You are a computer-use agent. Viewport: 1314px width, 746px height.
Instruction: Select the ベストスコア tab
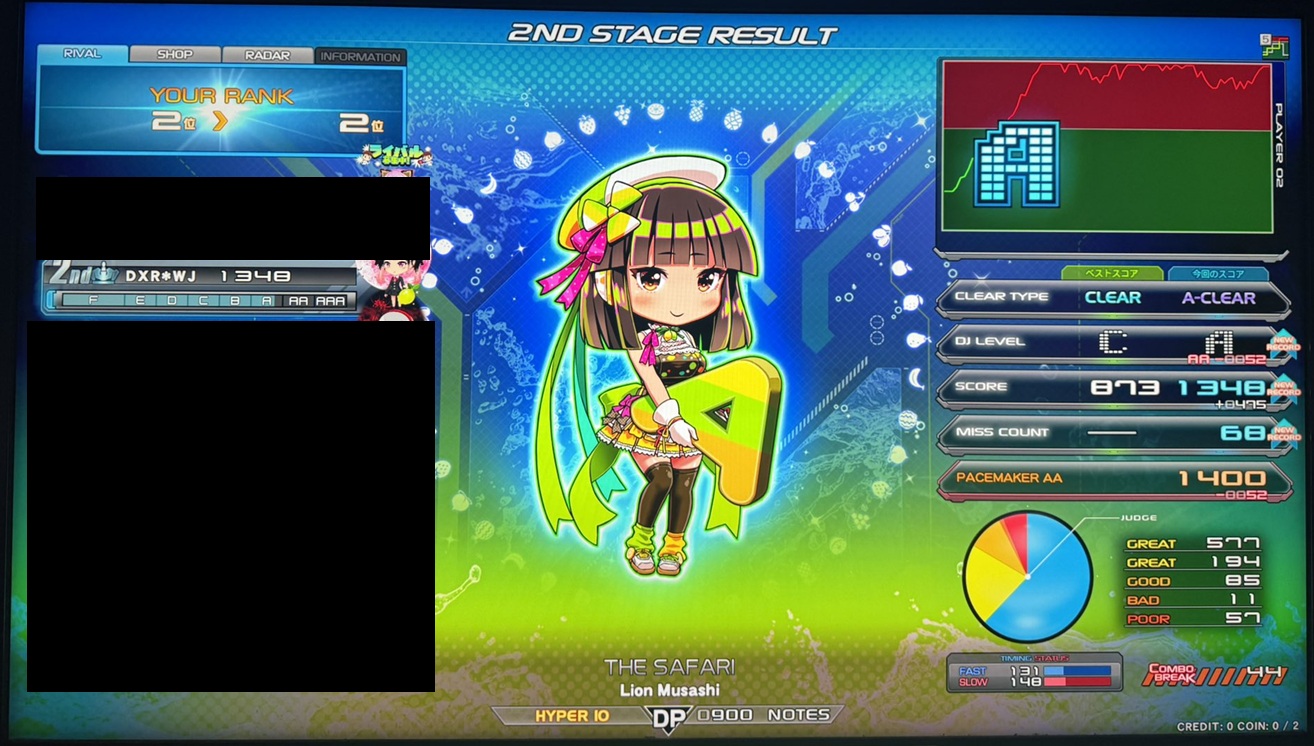coord(1112,273)
